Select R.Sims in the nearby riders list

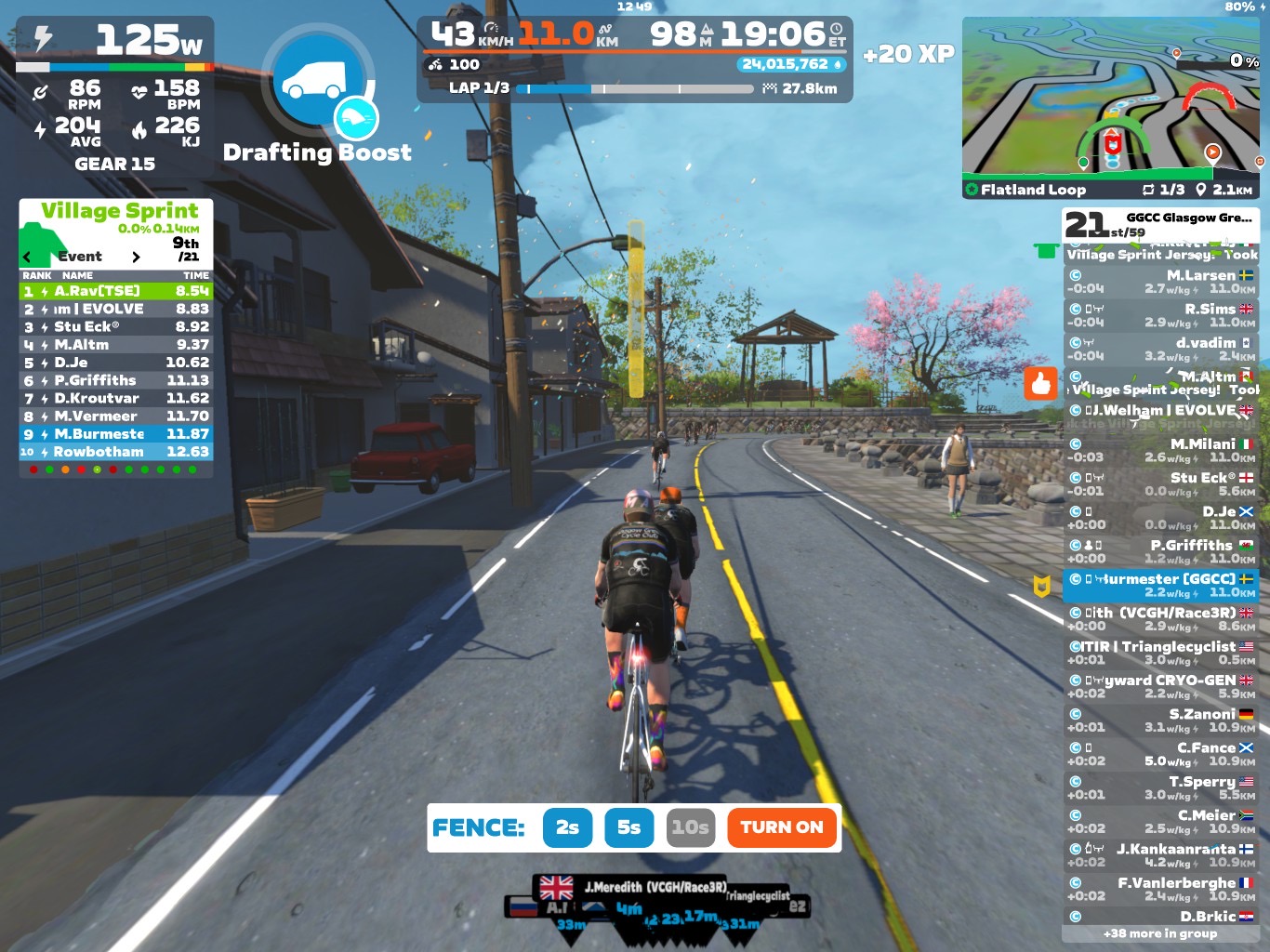click(1160, 315)
